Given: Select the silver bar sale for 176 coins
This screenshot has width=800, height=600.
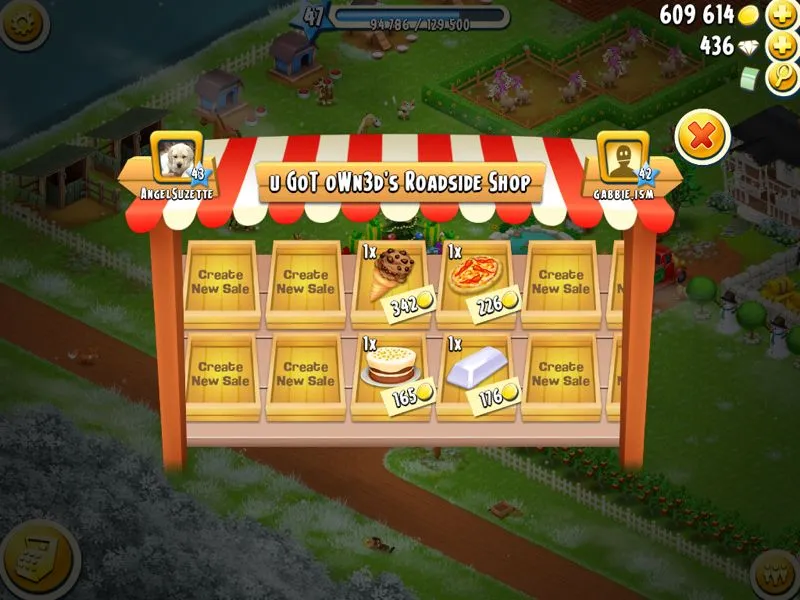Looking at the screenshot, I should [x=475, y=372].
